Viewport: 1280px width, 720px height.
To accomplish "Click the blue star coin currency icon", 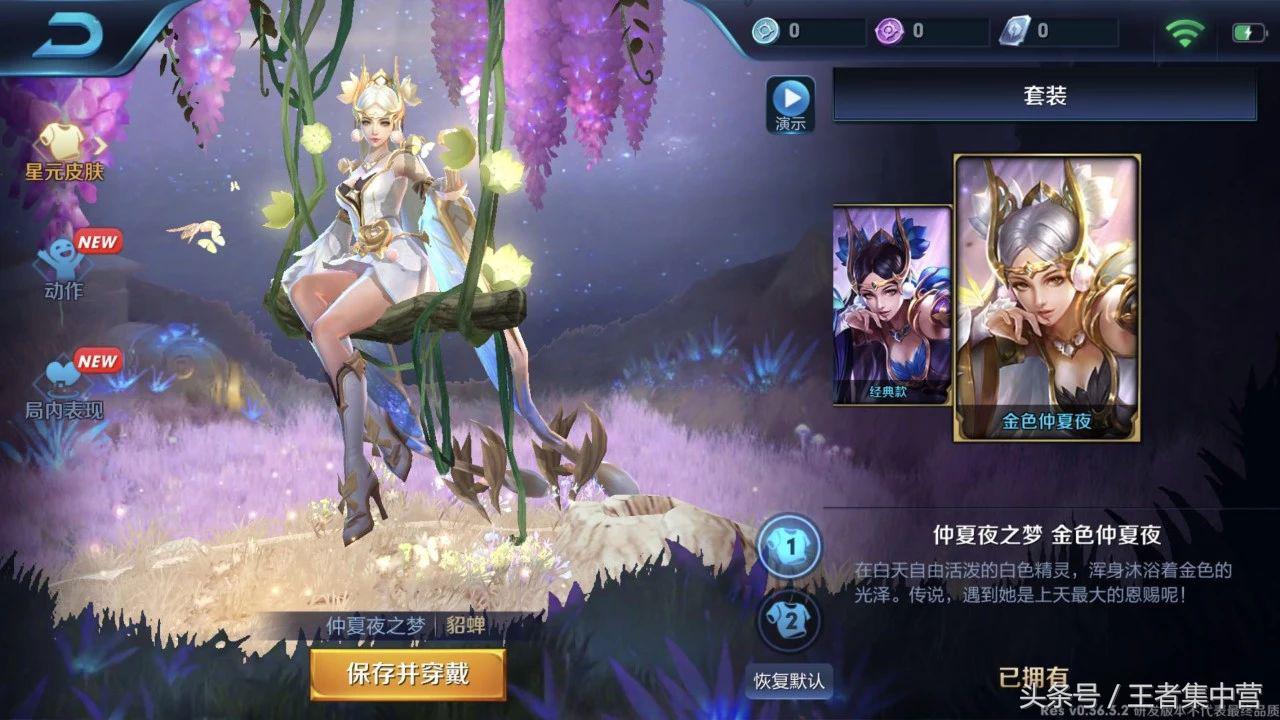I will pyautogui.click(x=766, y=30).
